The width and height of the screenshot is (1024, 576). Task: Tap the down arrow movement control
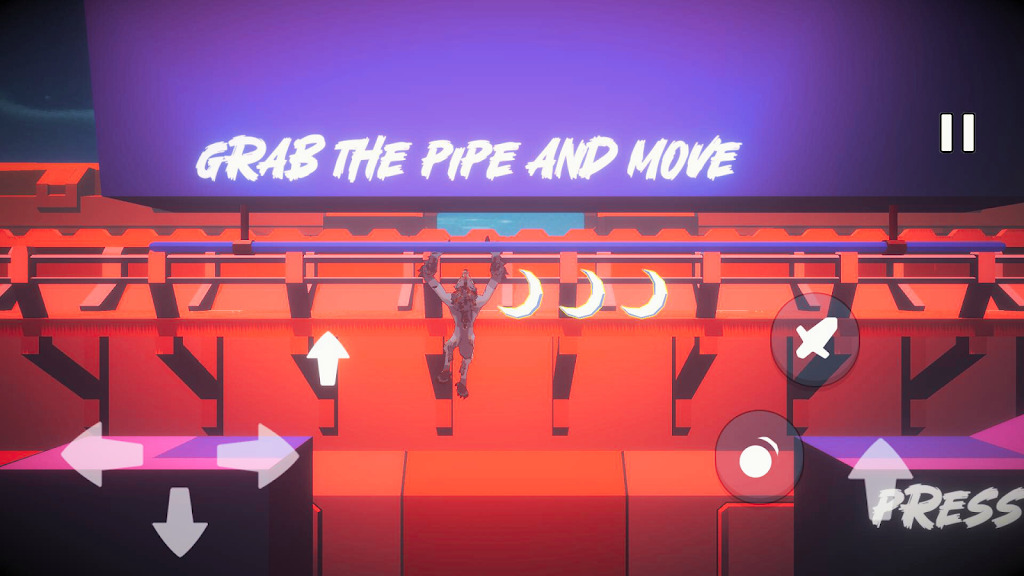(180, 522)
